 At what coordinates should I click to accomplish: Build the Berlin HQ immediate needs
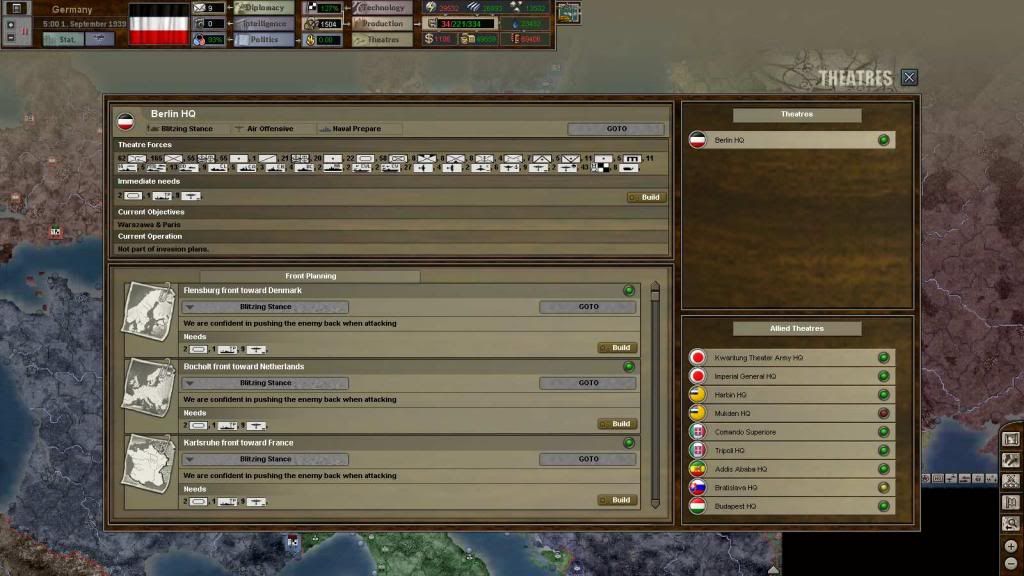645,197
